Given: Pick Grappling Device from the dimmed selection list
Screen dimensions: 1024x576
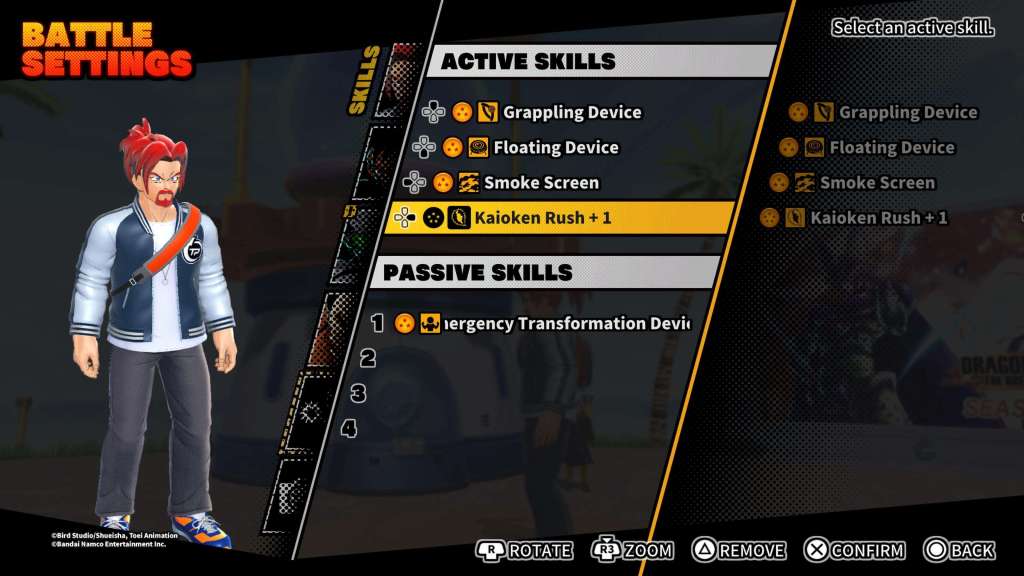Looking at the screenshot, I should [x=906, y=113].
